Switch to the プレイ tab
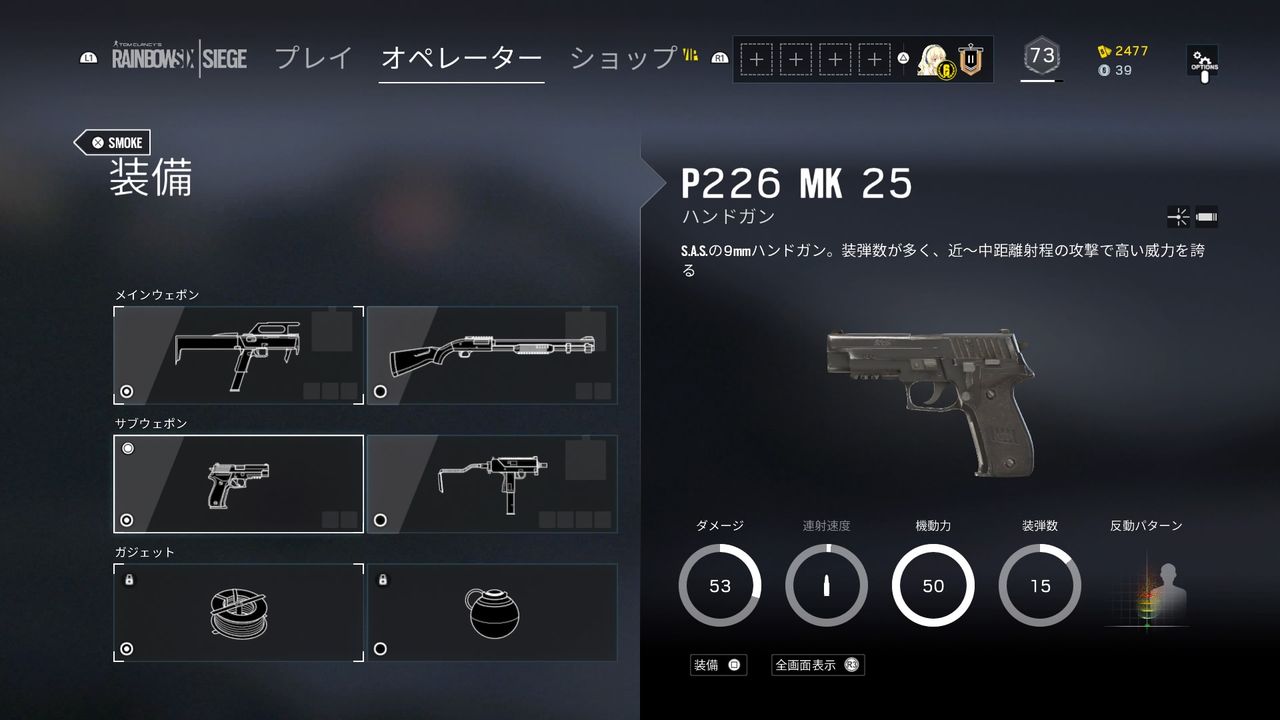Viewport: 1280px width, 720px height. click(x=313, y=59)
